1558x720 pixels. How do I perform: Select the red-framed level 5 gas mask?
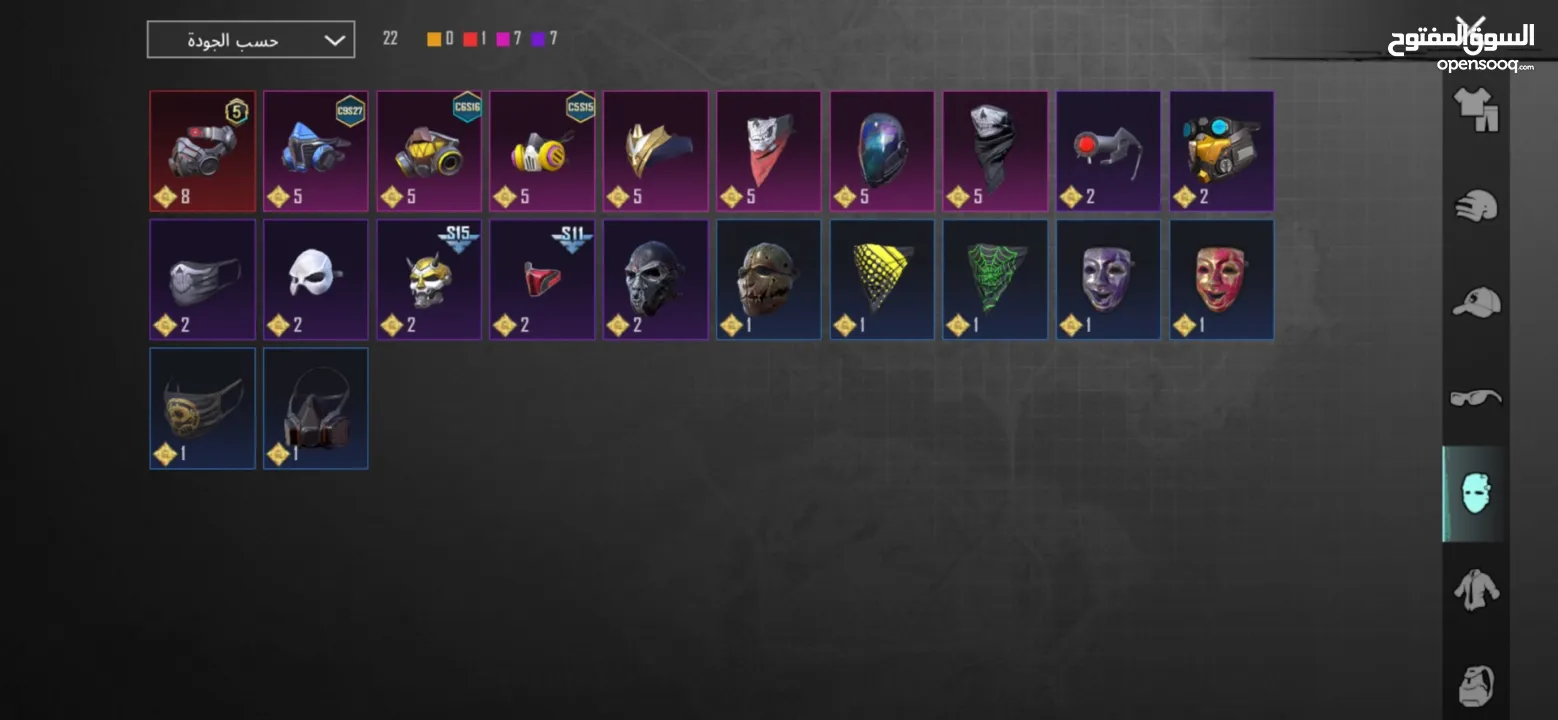(202, 151)
